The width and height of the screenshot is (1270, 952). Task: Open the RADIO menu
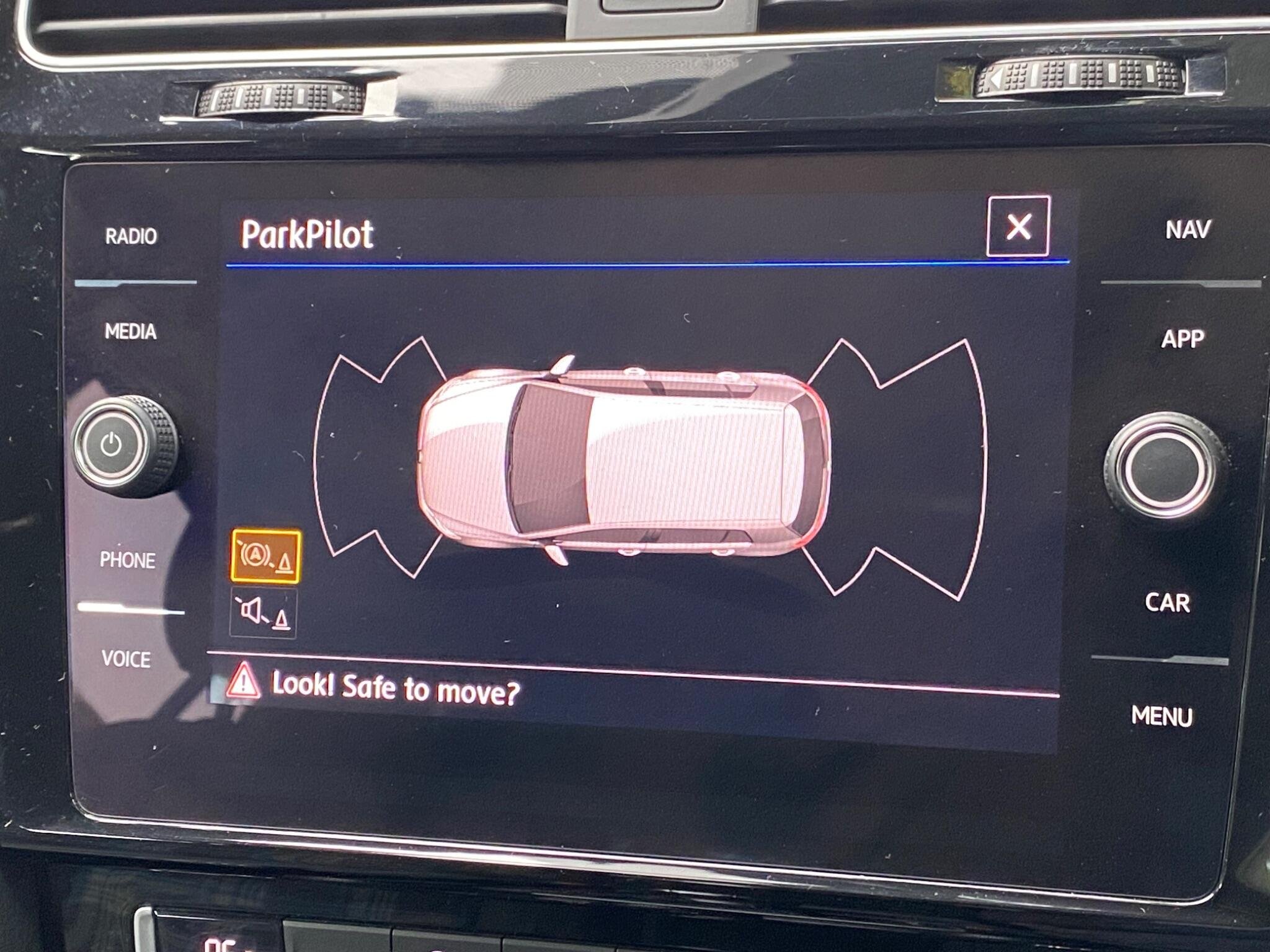[131, 236]
